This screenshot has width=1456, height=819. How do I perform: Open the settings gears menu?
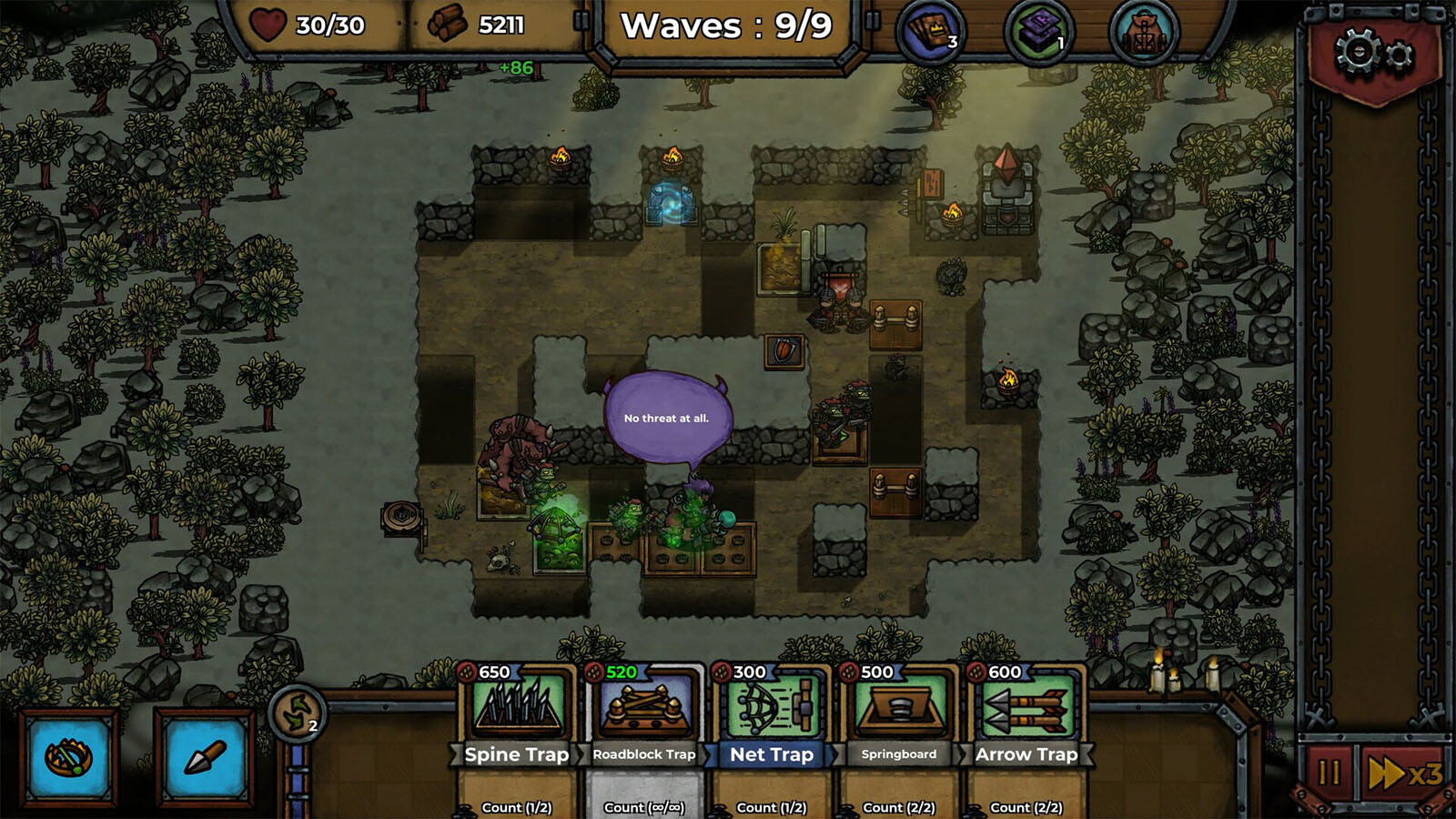tap(1374, 55)
